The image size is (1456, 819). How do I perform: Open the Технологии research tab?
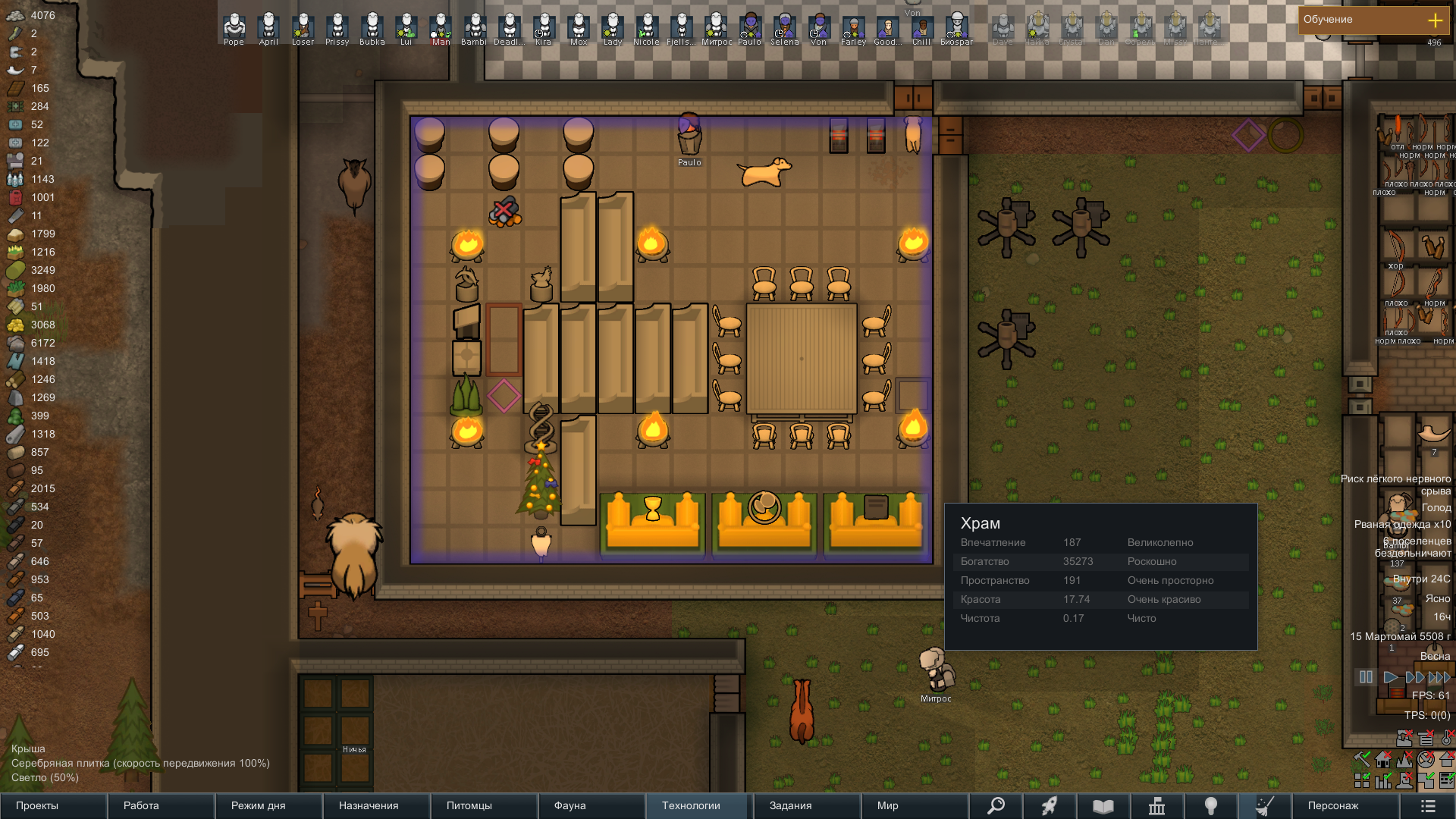click(x=699, y=805)
